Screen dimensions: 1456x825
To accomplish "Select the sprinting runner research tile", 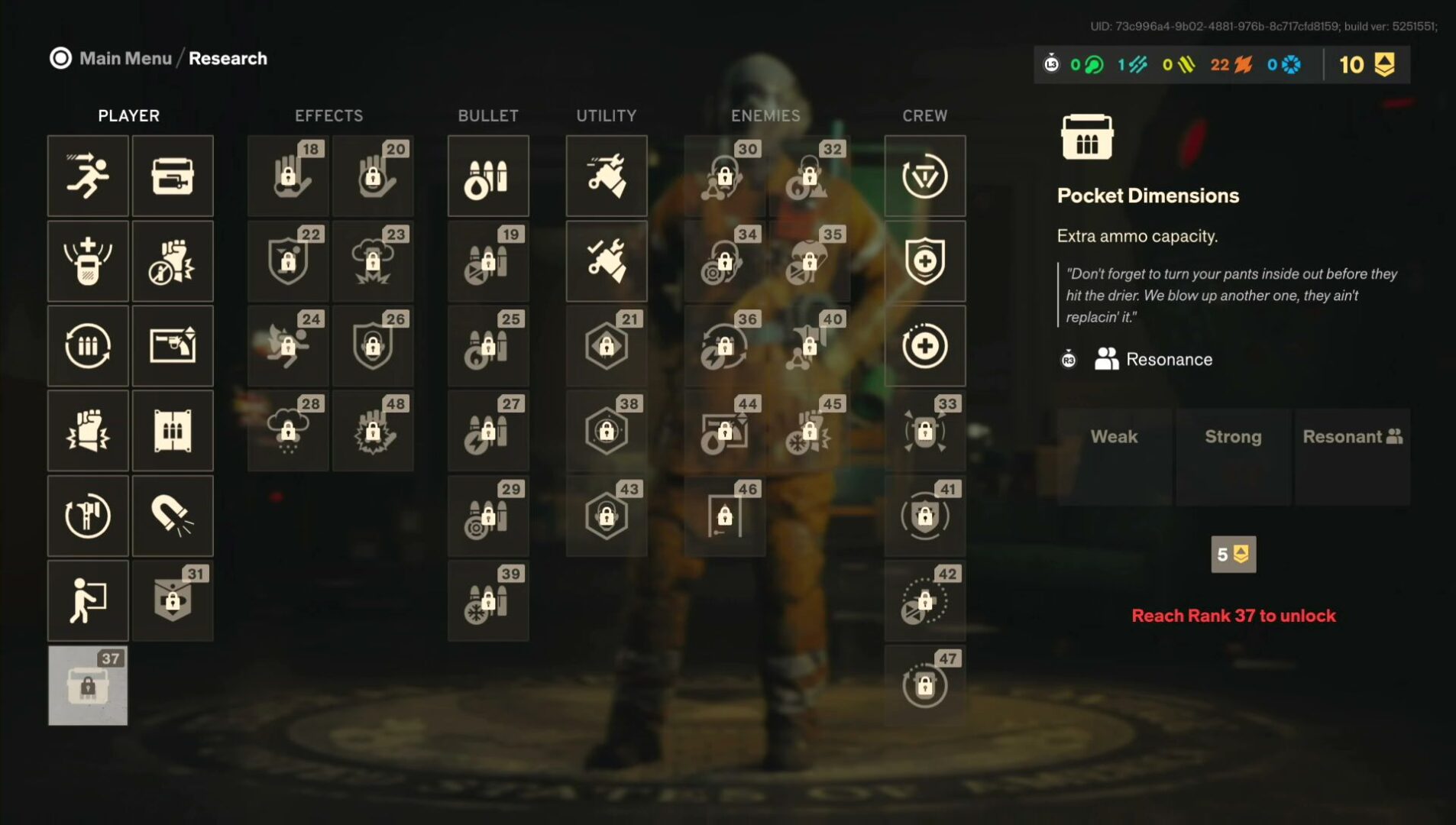I will point(88,176).
